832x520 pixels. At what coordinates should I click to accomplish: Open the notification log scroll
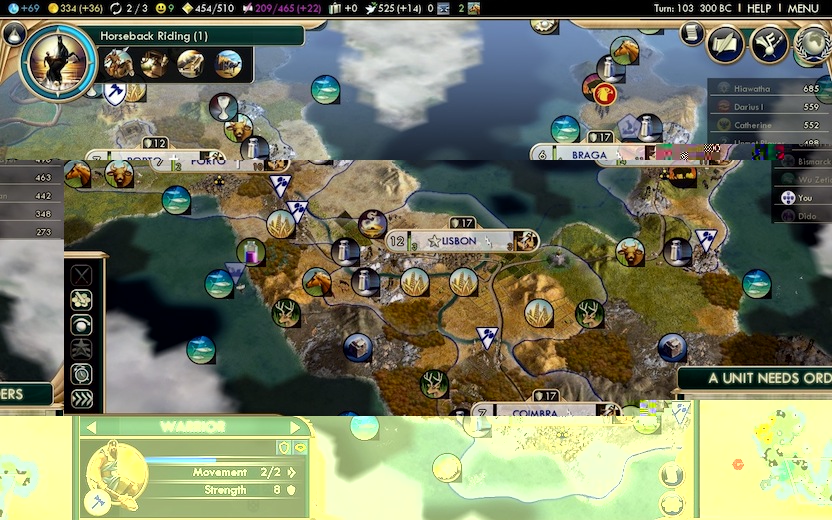coord(691,33)
